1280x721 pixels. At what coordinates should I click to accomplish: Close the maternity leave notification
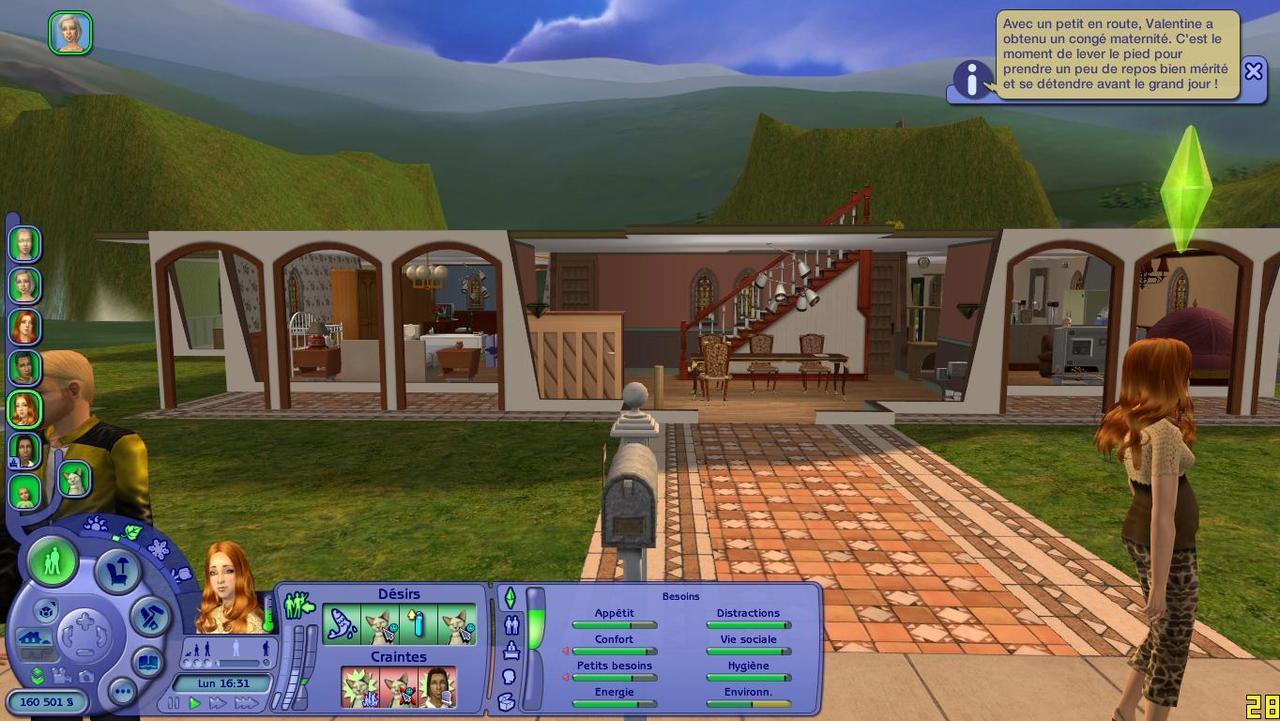point(1253,71)
